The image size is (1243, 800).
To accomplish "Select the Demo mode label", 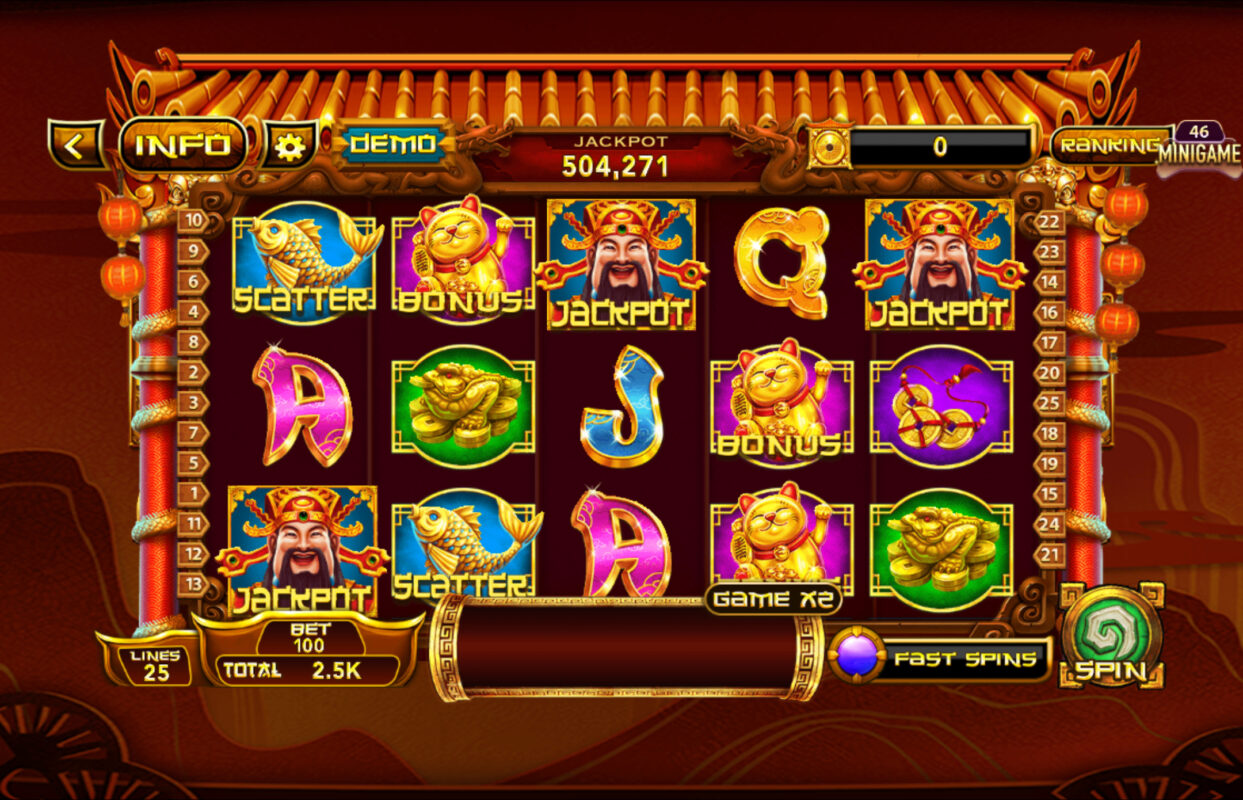I will 392,144.
